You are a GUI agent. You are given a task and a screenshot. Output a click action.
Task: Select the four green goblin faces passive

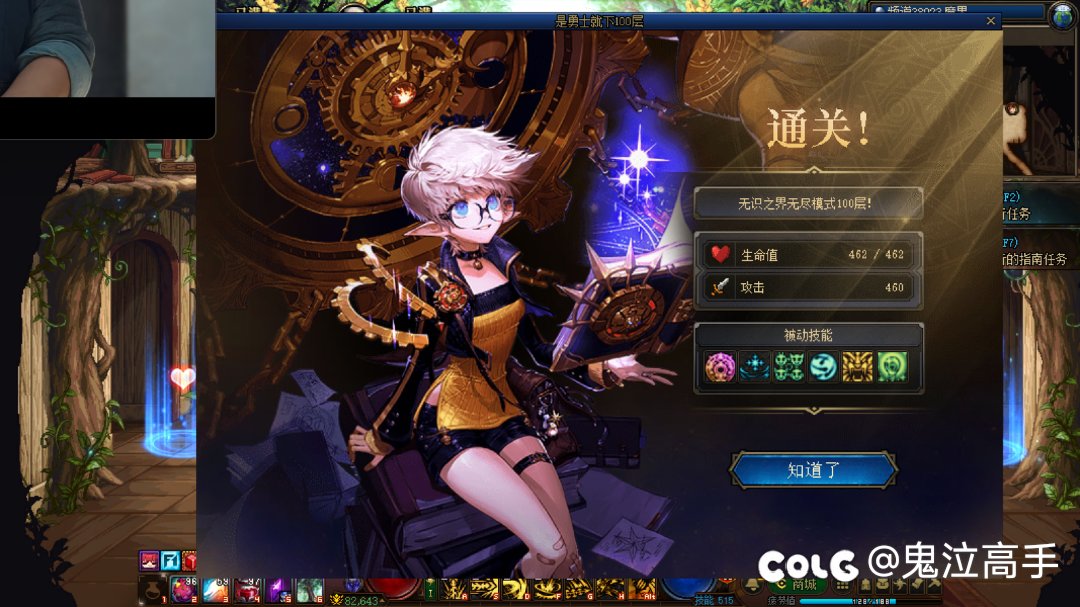click(x=789, y=368)
